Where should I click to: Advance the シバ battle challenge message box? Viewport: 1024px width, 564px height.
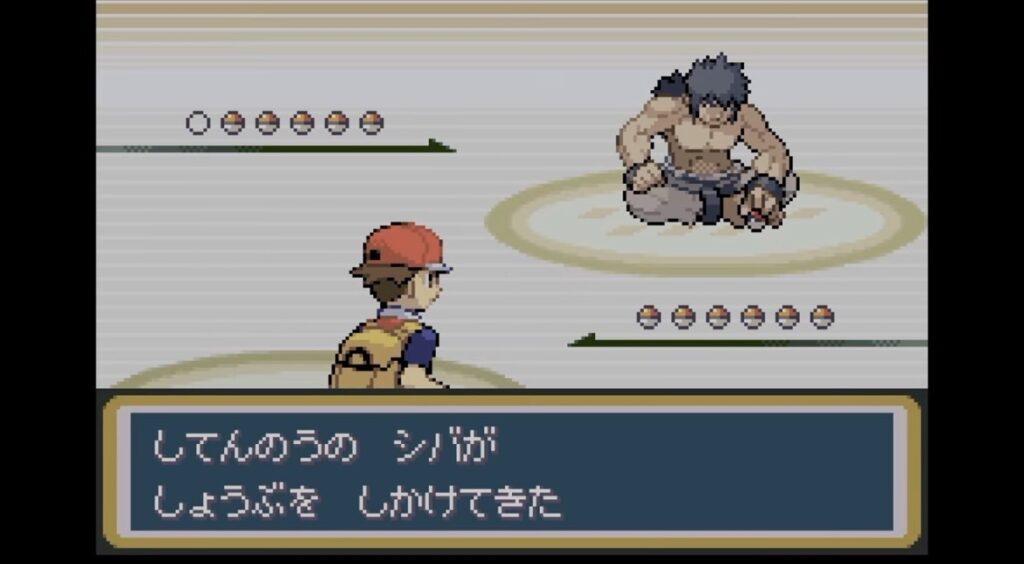click(511, 471)
